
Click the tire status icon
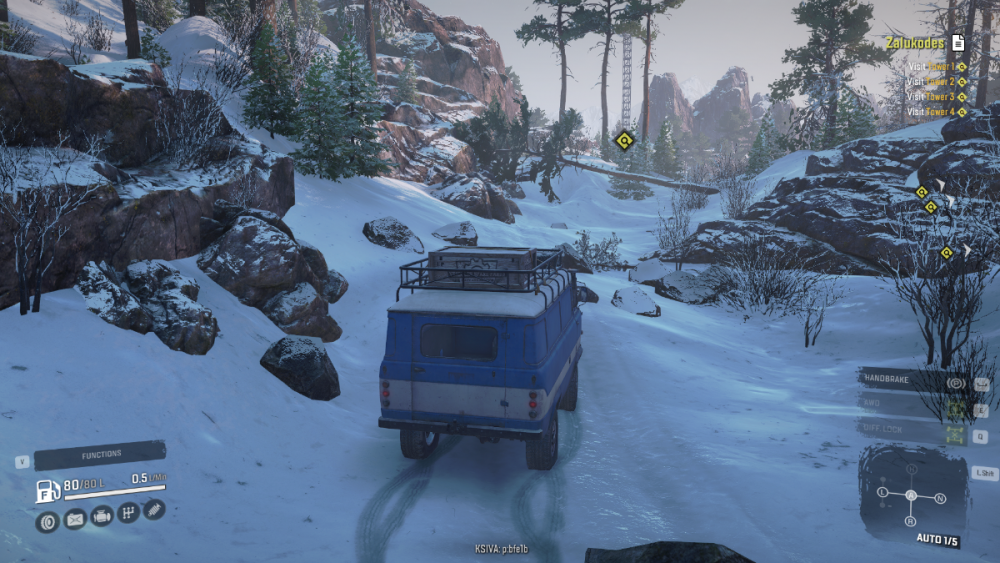(x=47, y=521)
